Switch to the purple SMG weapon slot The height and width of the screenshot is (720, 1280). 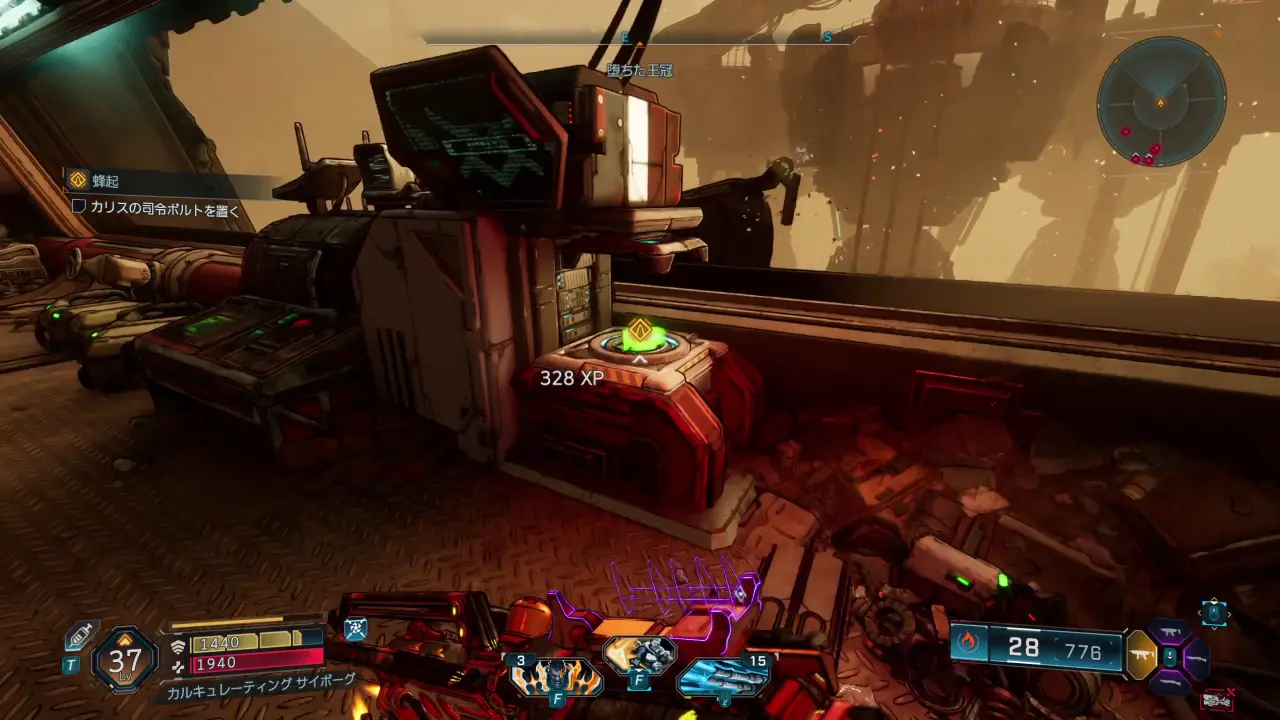point(1169,632)
